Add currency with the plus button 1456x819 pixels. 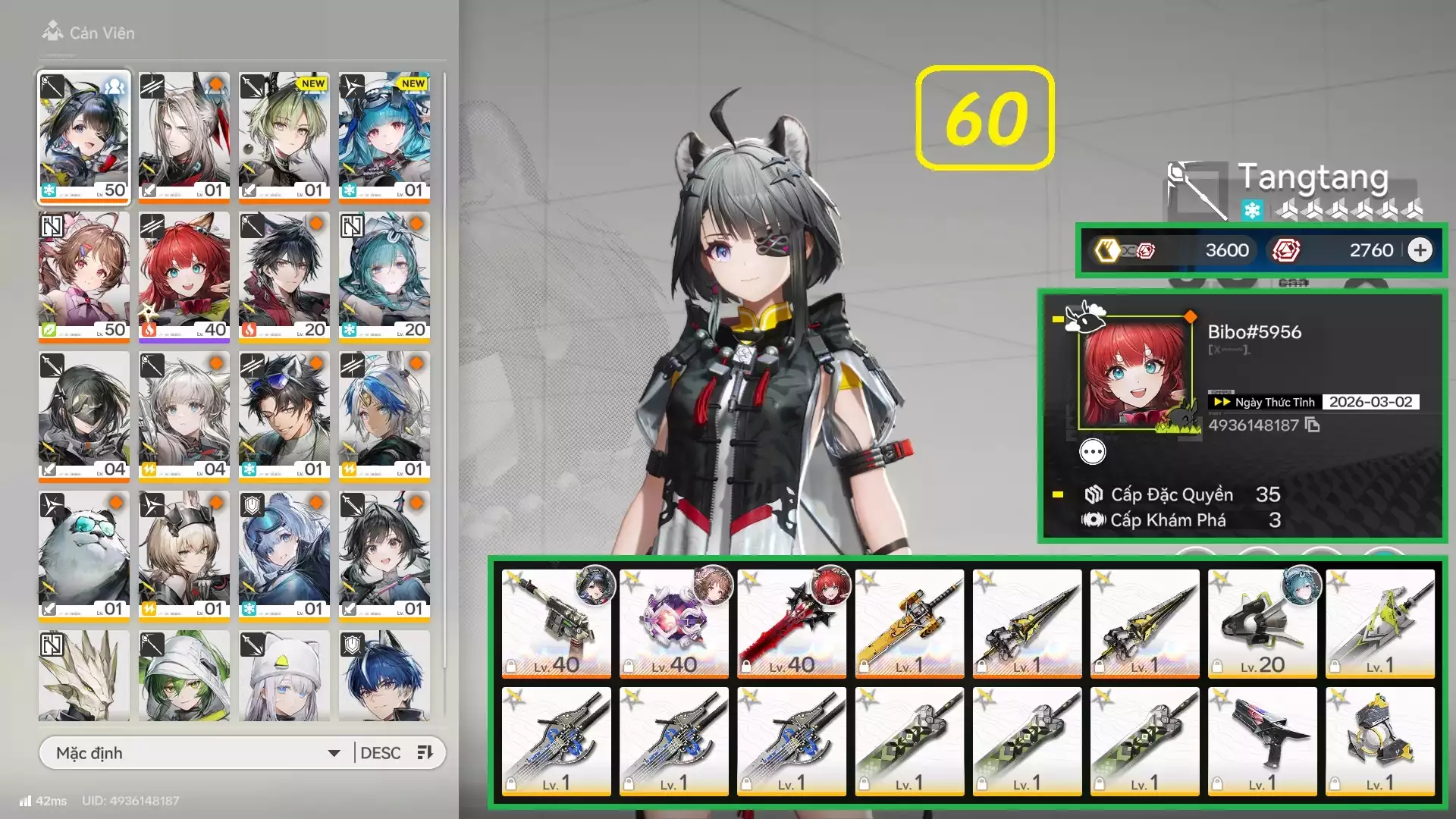(1420, 250)
